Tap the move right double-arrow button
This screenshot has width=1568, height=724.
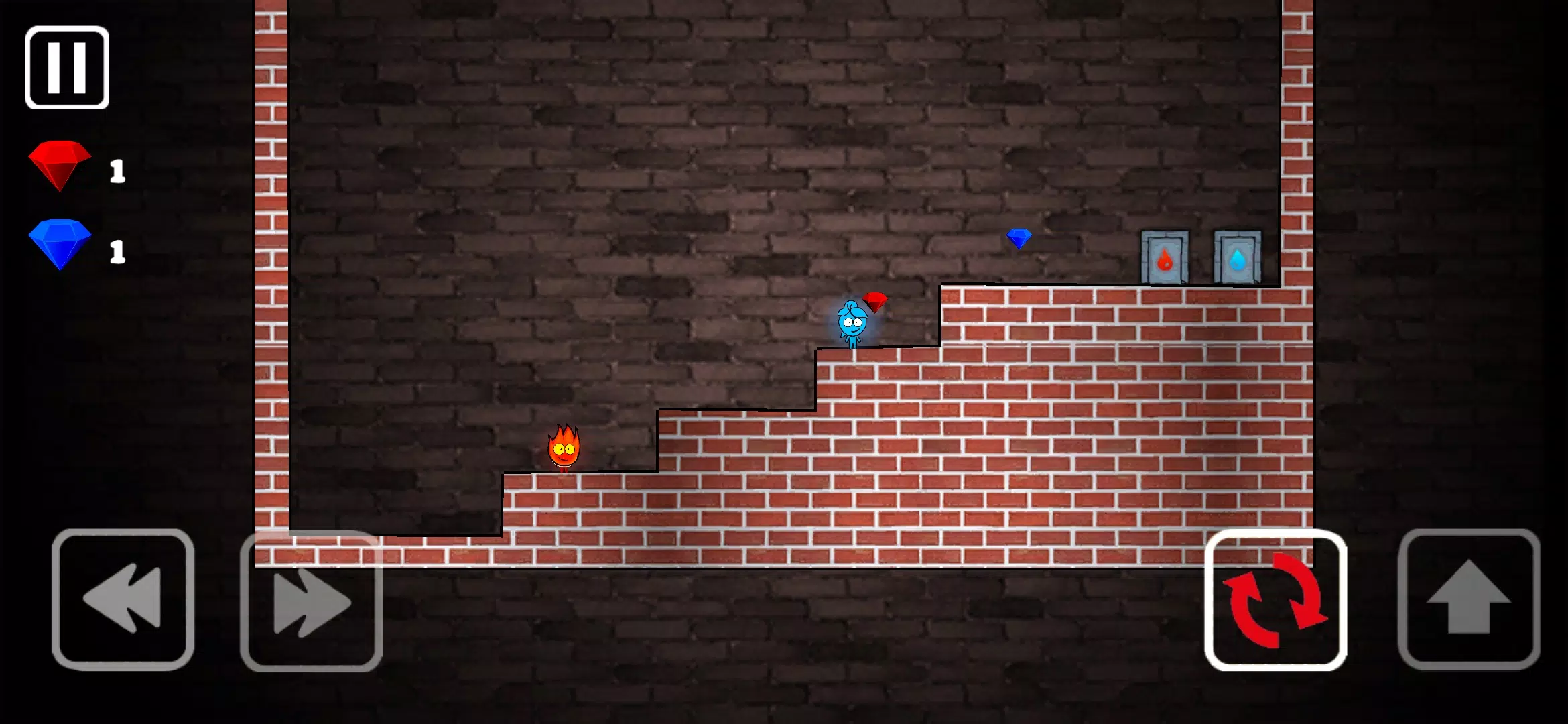click(x=312, y=601)
